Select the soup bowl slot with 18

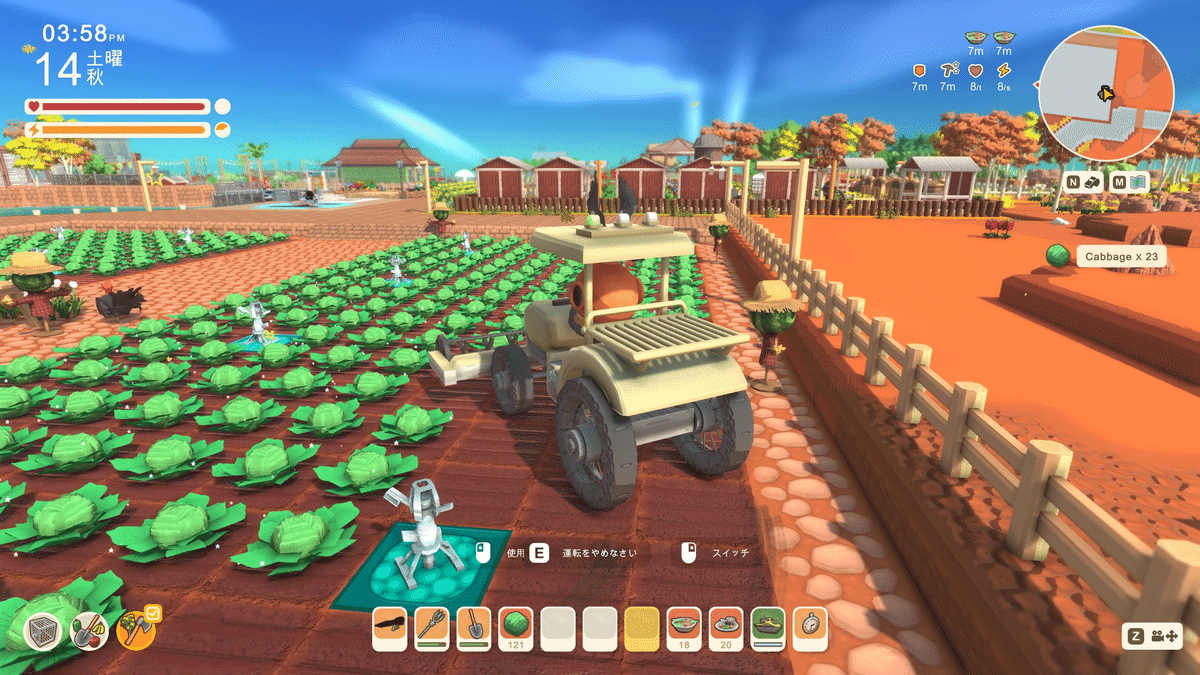coord(684,627)
